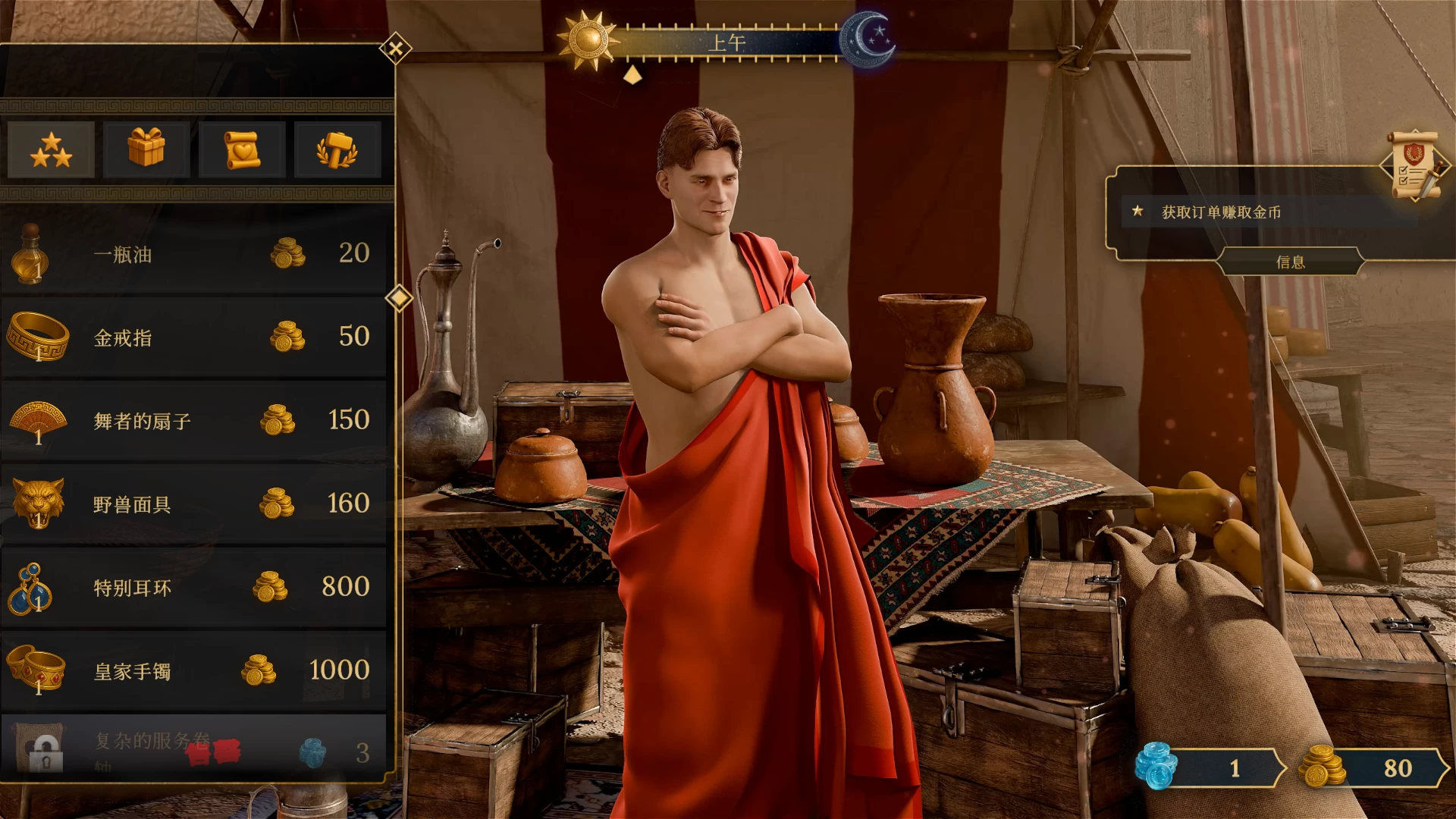The height and width of the screenshot is (819, 1456).
Task: Select the dancer's fan (舞者的扇子) item
Action: [x=193, y=421]
